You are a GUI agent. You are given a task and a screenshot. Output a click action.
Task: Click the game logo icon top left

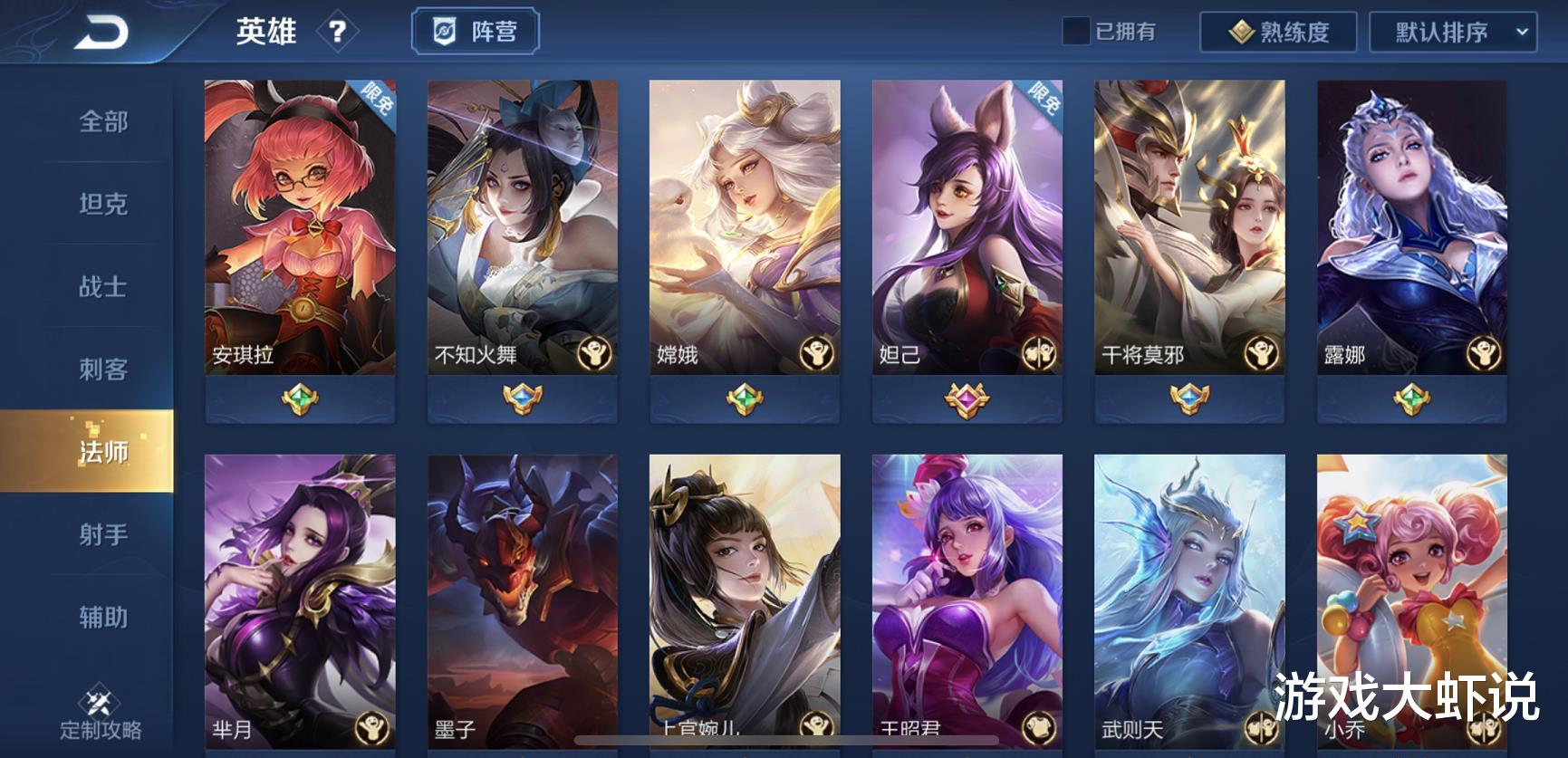tap(102, 30)
